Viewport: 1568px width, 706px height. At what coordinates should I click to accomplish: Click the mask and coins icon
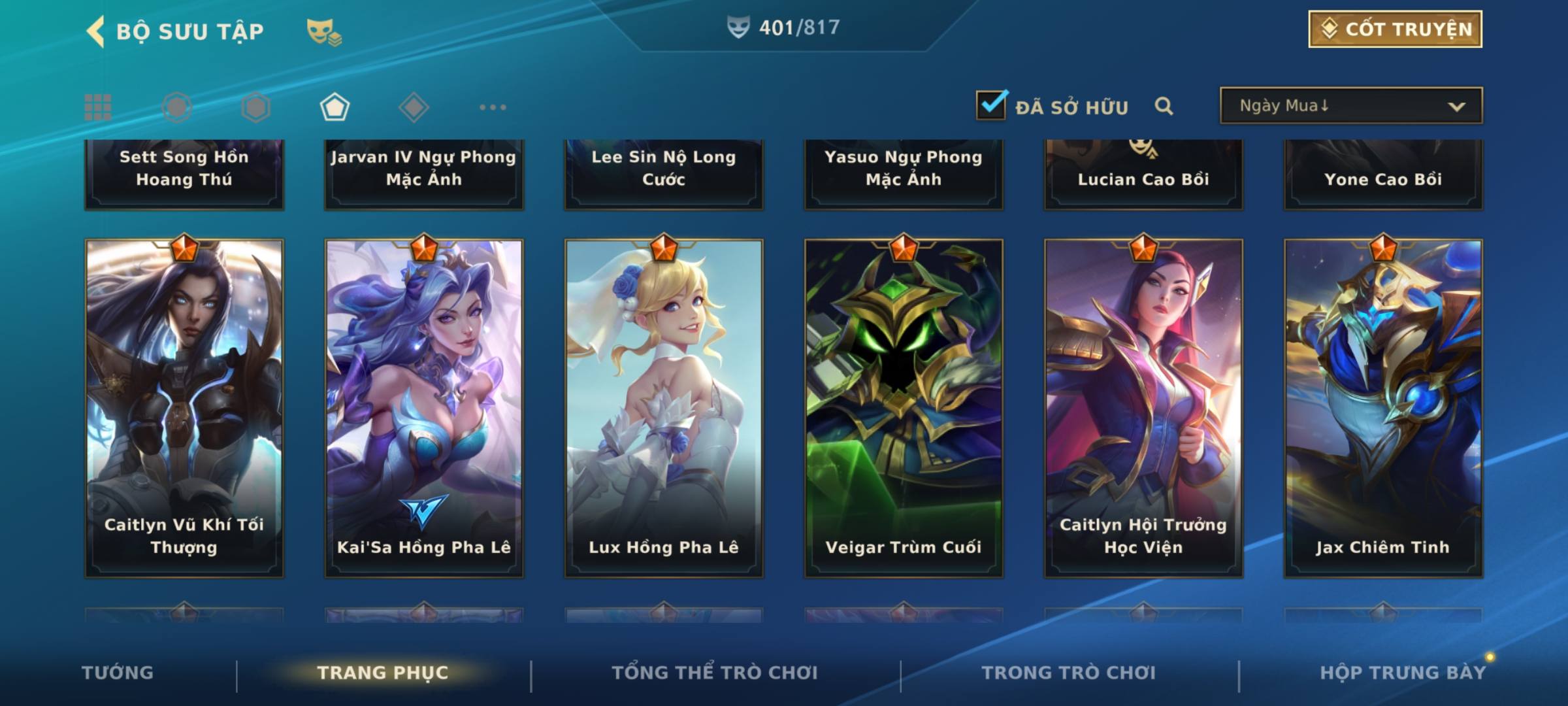(x=324, y=31)
